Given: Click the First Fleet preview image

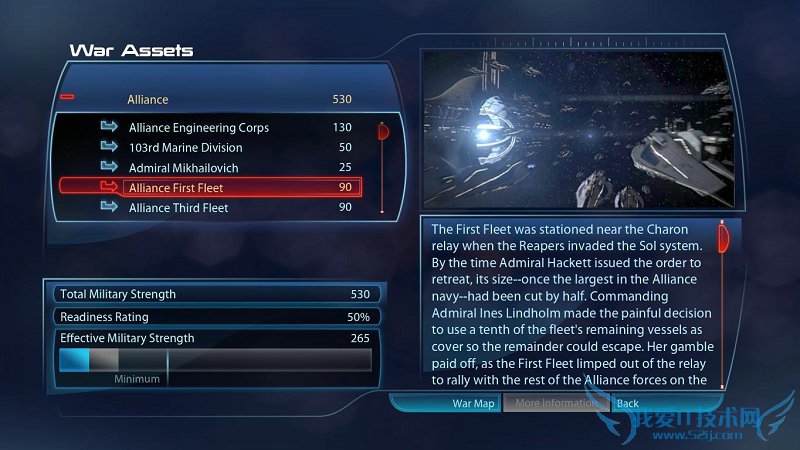Looking at the screenshot, I should [580, 128].
